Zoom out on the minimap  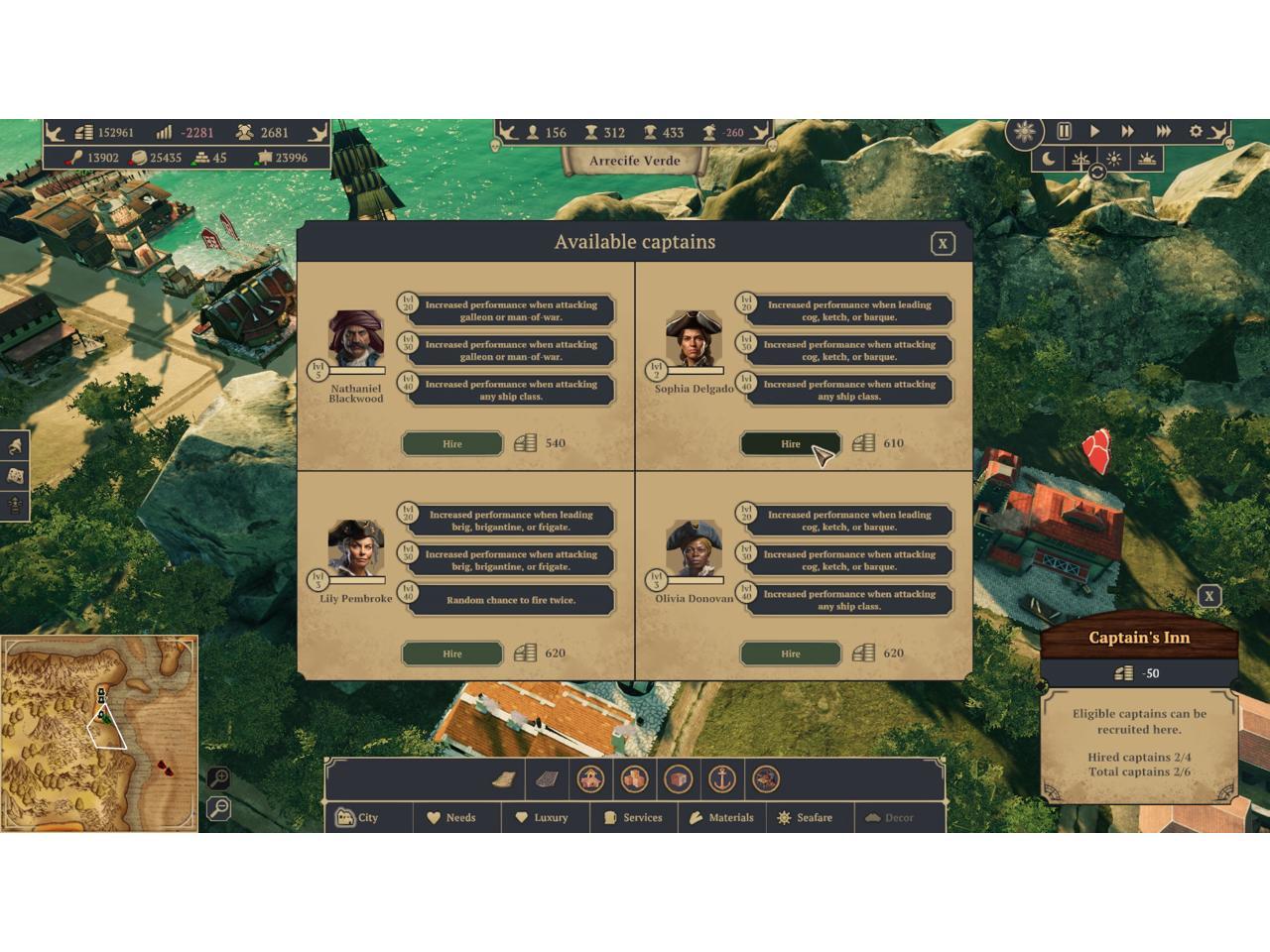tap(219, 809)
